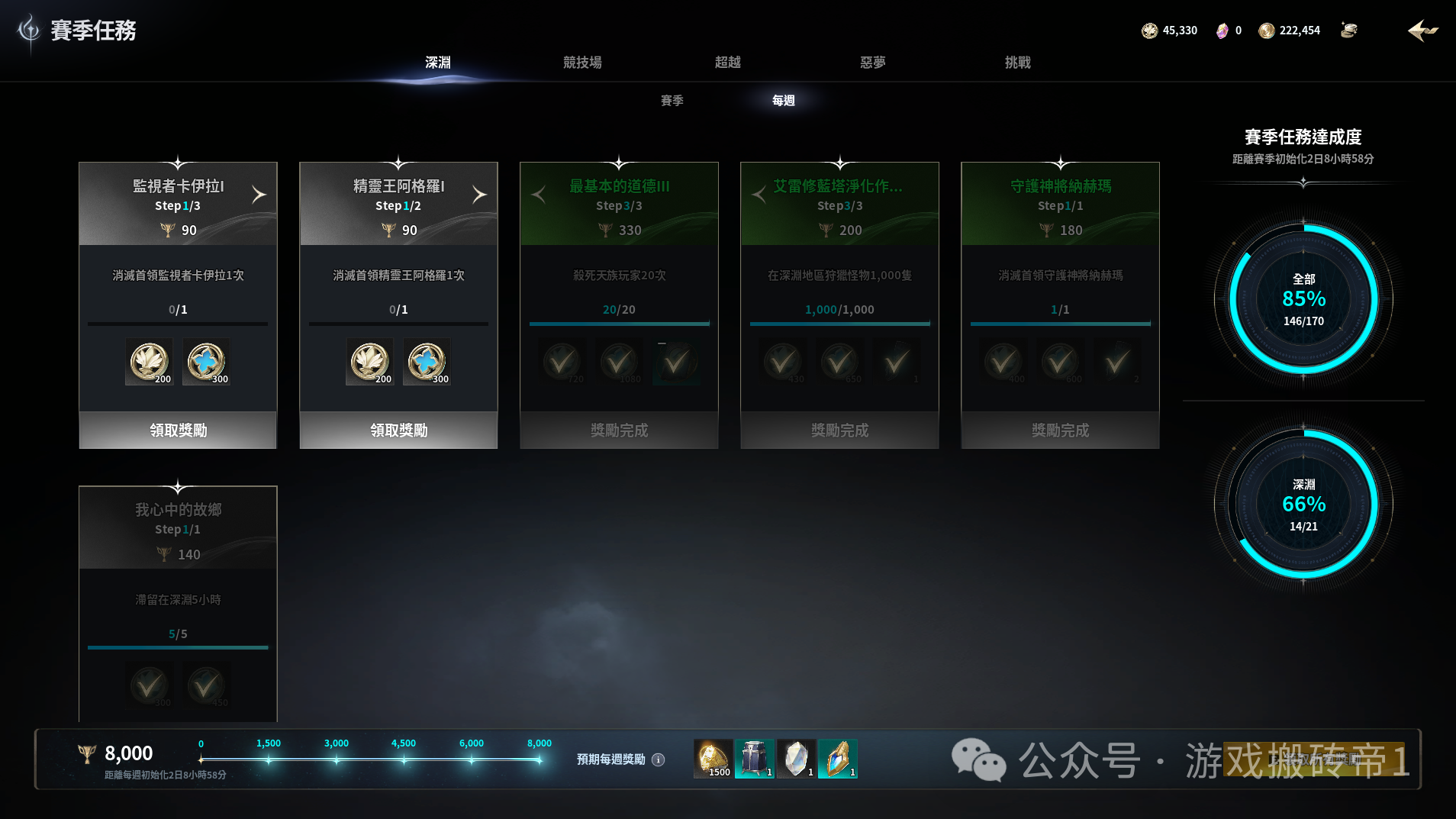The height and width of the screenshot is (819, 1456).
Task: Click the white crystal reward icon
Action: [x=797, y=758]
